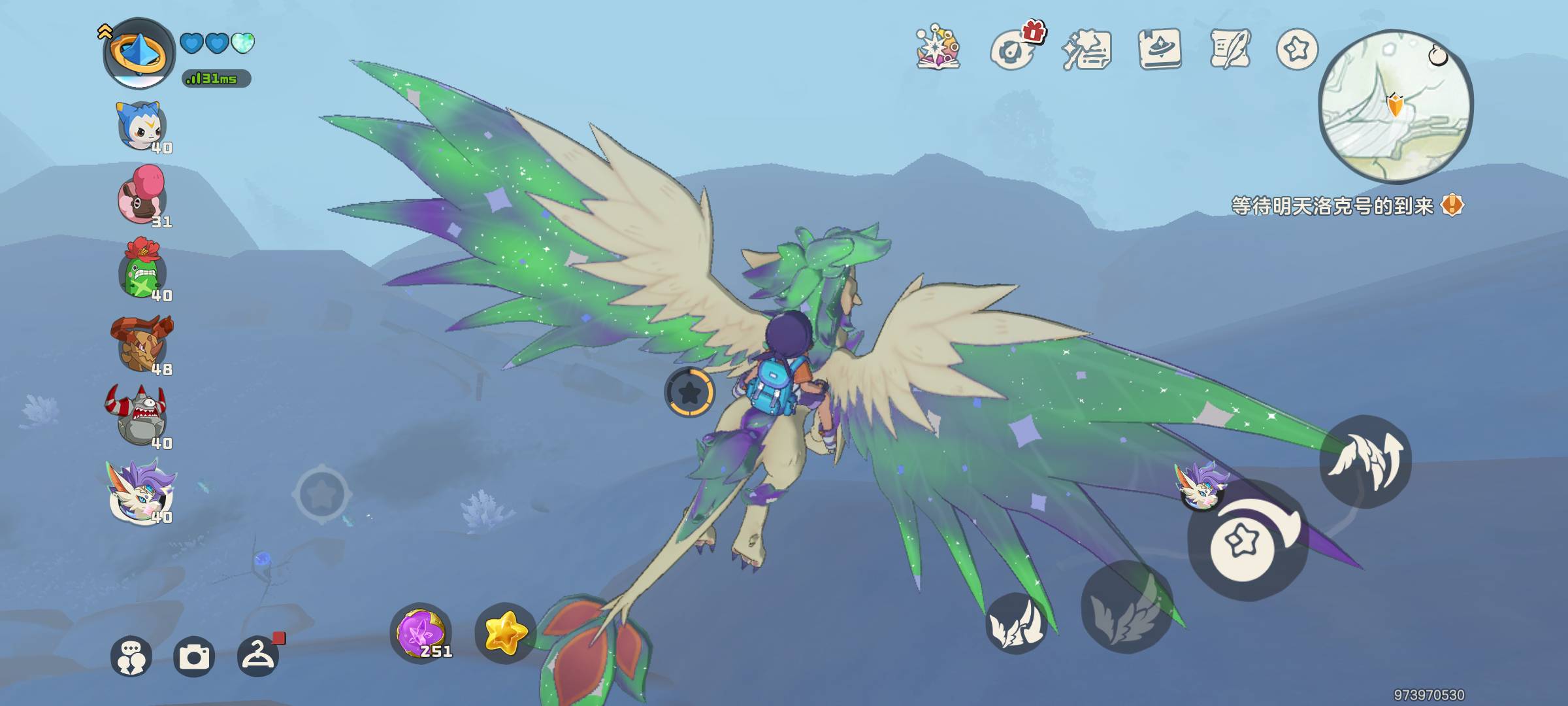
Task: Choose the purple-maned dragon pet in party list
Action: point(141,492)
